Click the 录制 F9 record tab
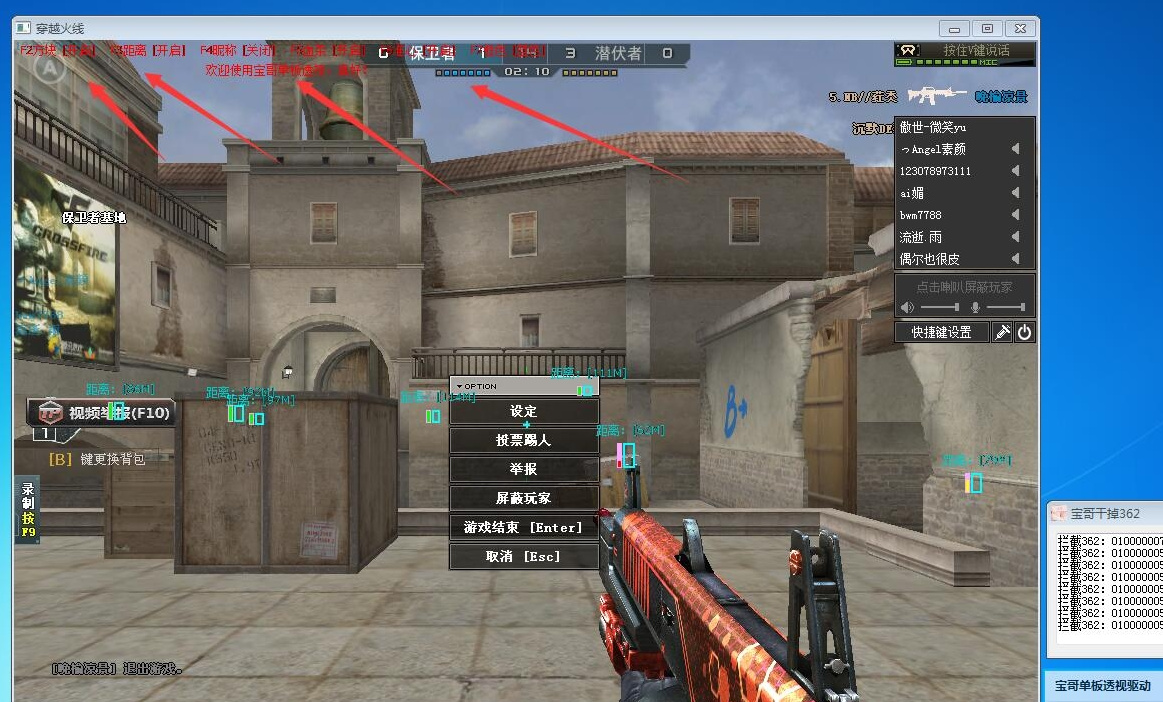Image resolution: width=1163 pixels, height=702 pixels. [28, 510]
